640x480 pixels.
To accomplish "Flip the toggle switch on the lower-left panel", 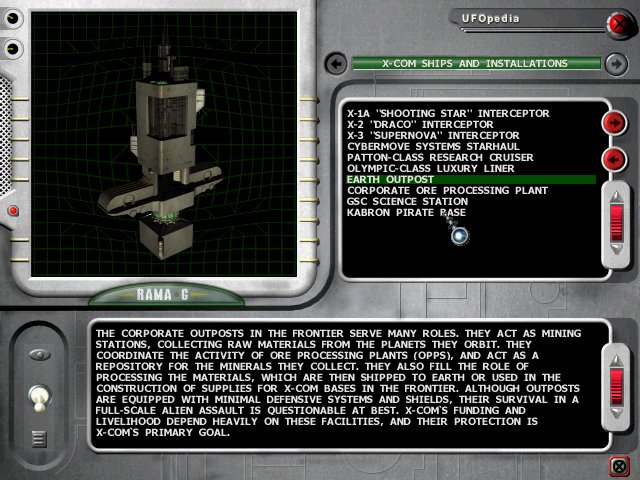I will click(x=38, y=398).
